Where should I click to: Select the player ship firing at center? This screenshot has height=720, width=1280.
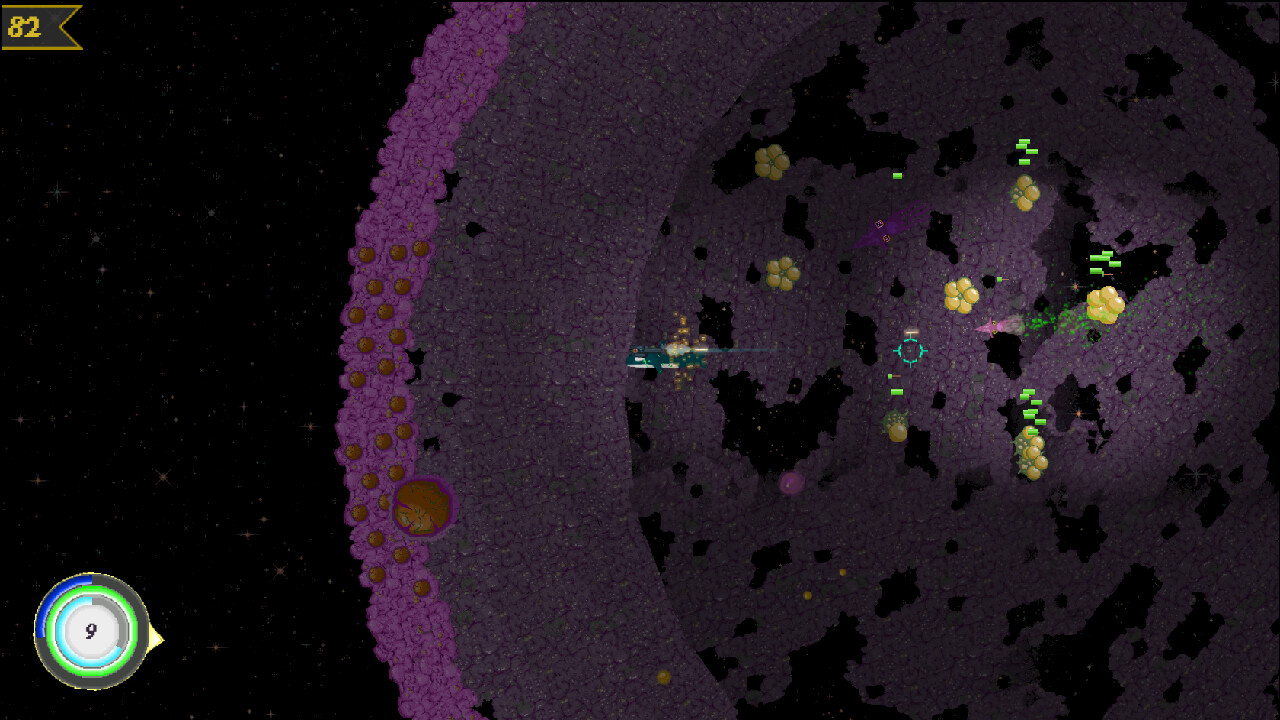tap(665, 357)
